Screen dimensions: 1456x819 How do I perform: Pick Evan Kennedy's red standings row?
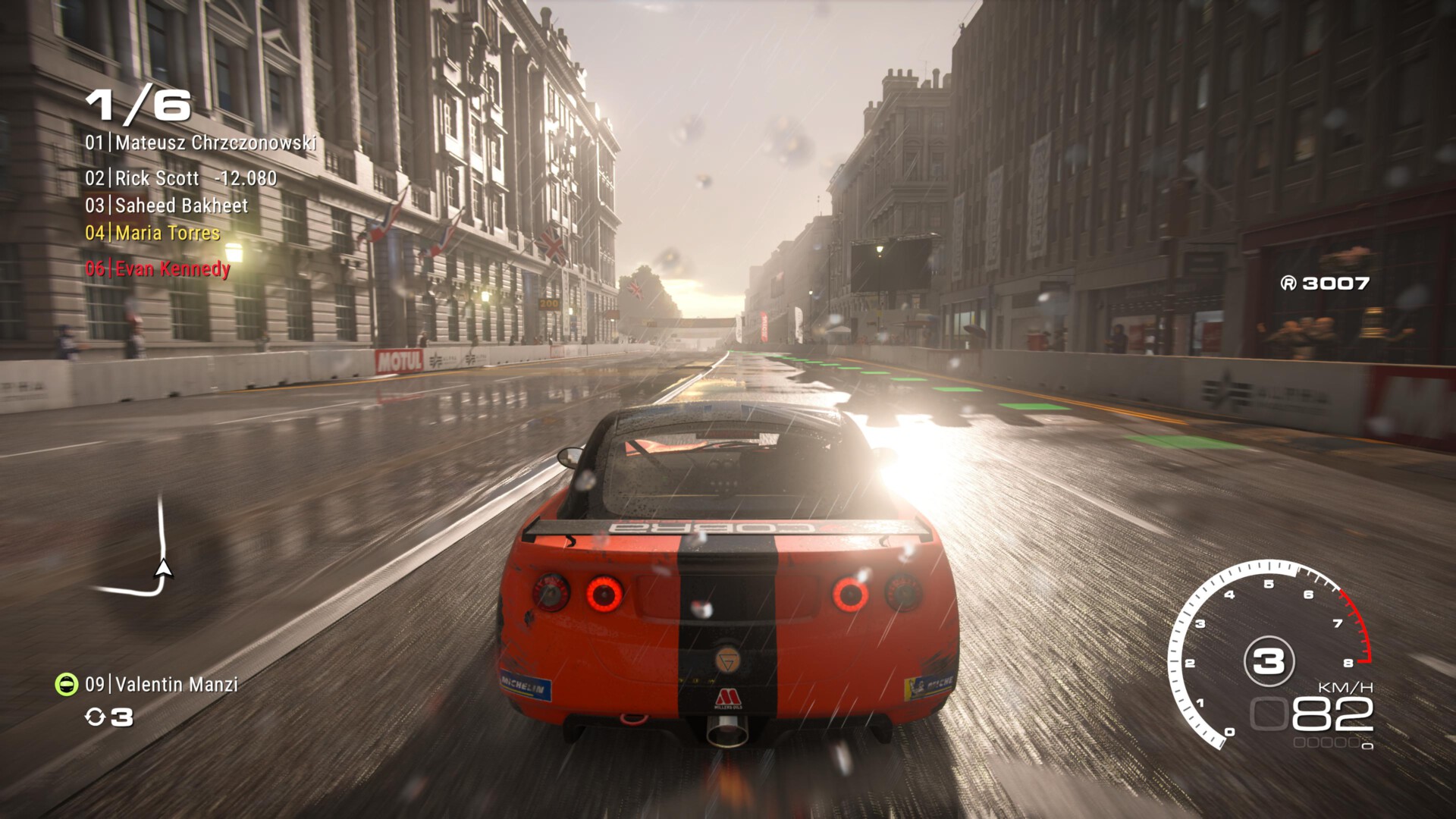(158, 268)
